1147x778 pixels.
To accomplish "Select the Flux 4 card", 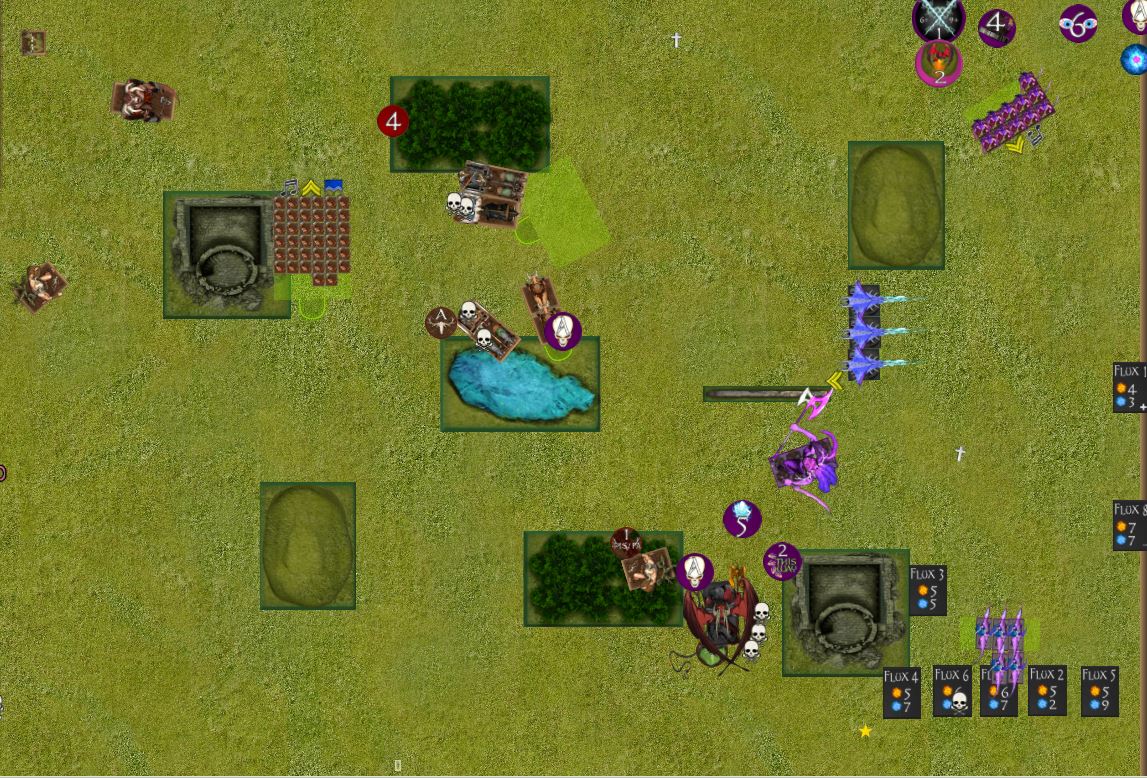I will click(x=900, y=692).
